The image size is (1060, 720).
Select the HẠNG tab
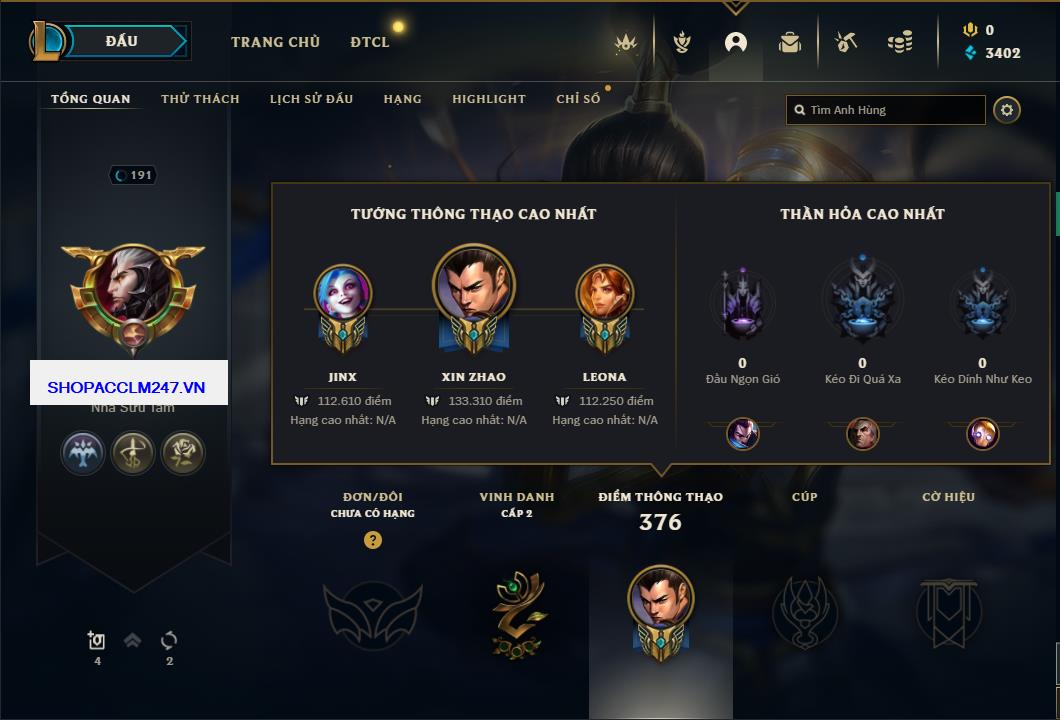coord(402,99)
